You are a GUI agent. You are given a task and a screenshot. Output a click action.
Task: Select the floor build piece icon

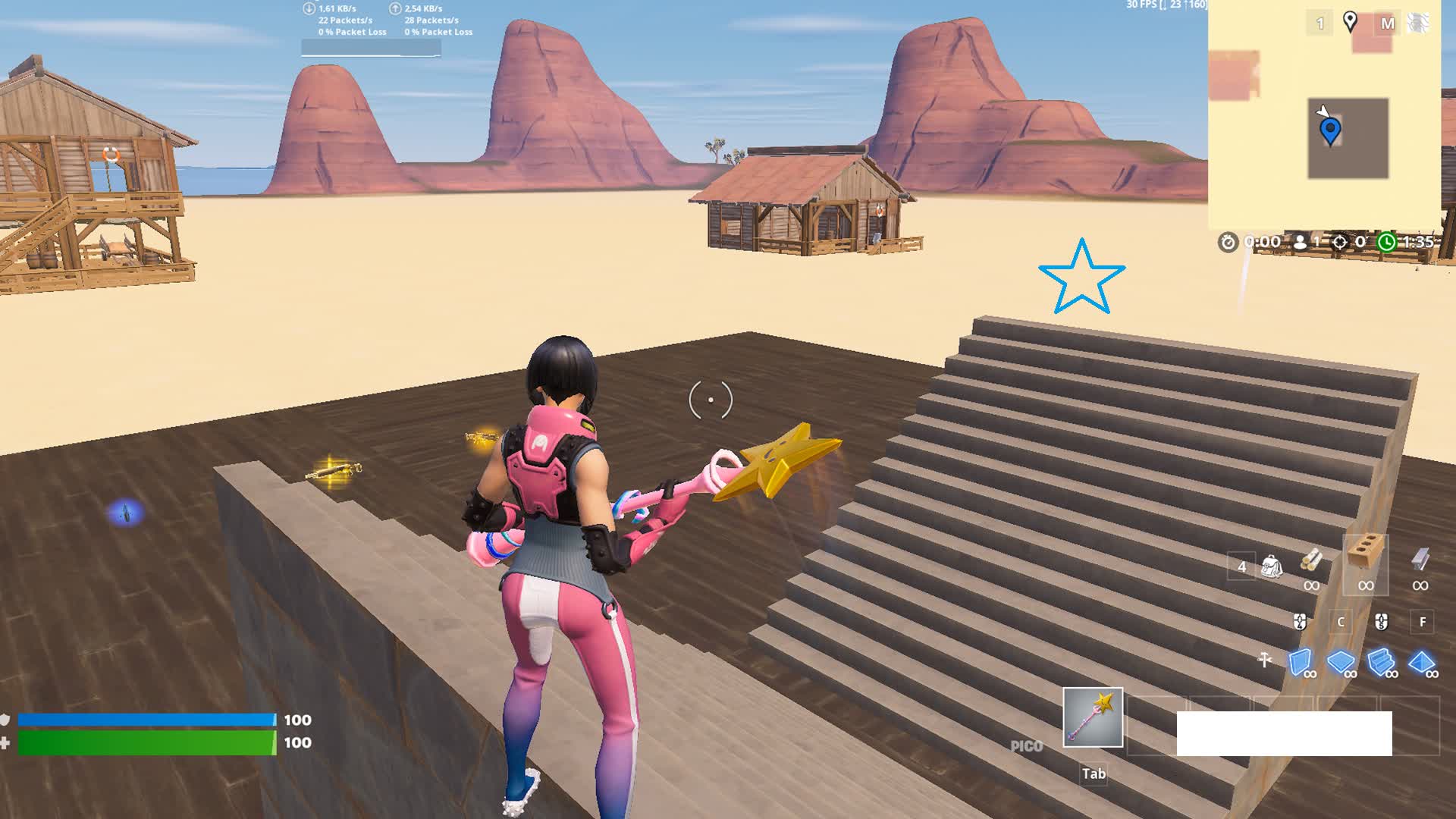1341,662
